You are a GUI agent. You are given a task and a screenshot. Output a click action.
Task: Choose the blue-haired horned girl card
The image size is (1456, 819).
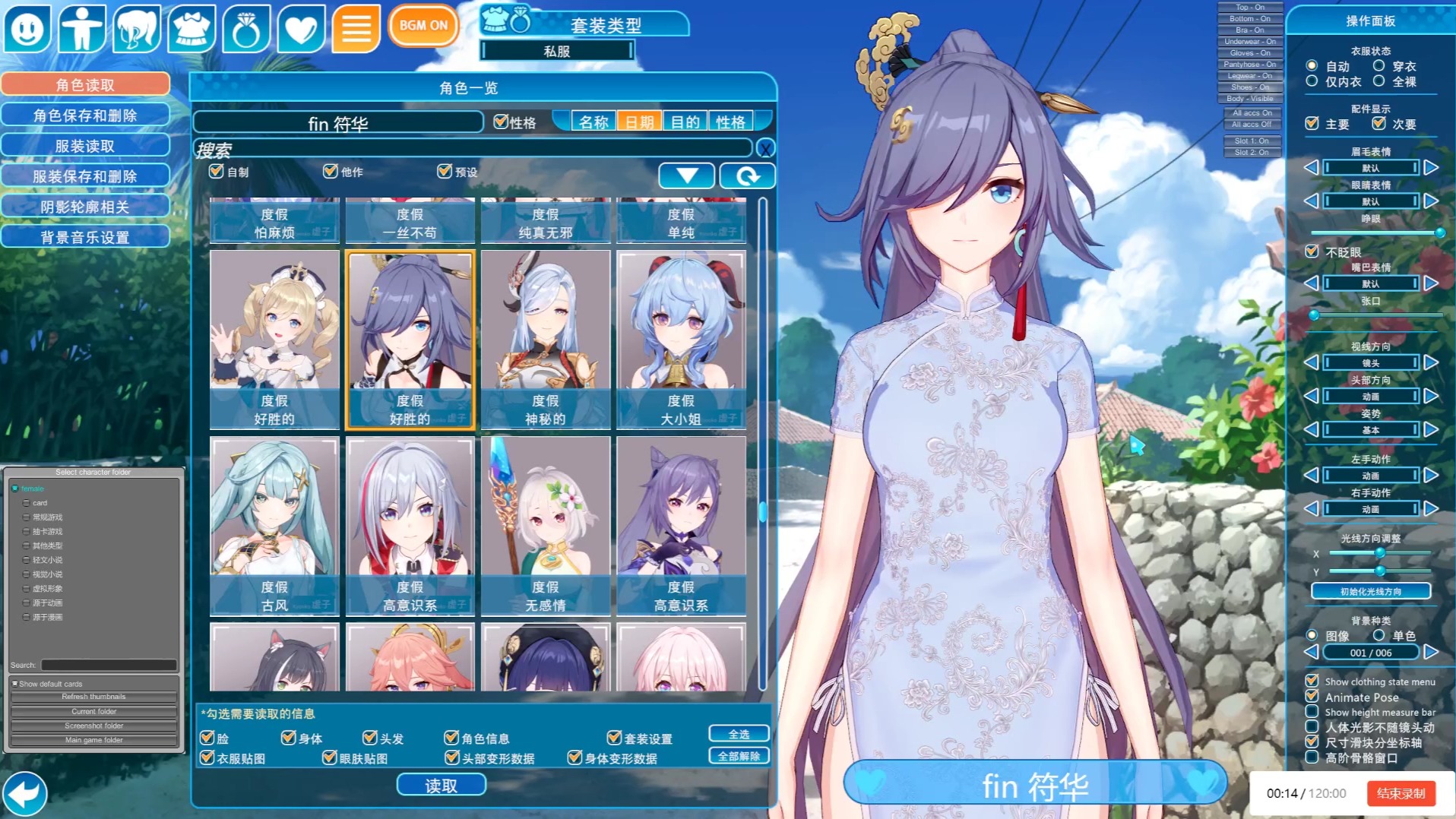(681, 339)
